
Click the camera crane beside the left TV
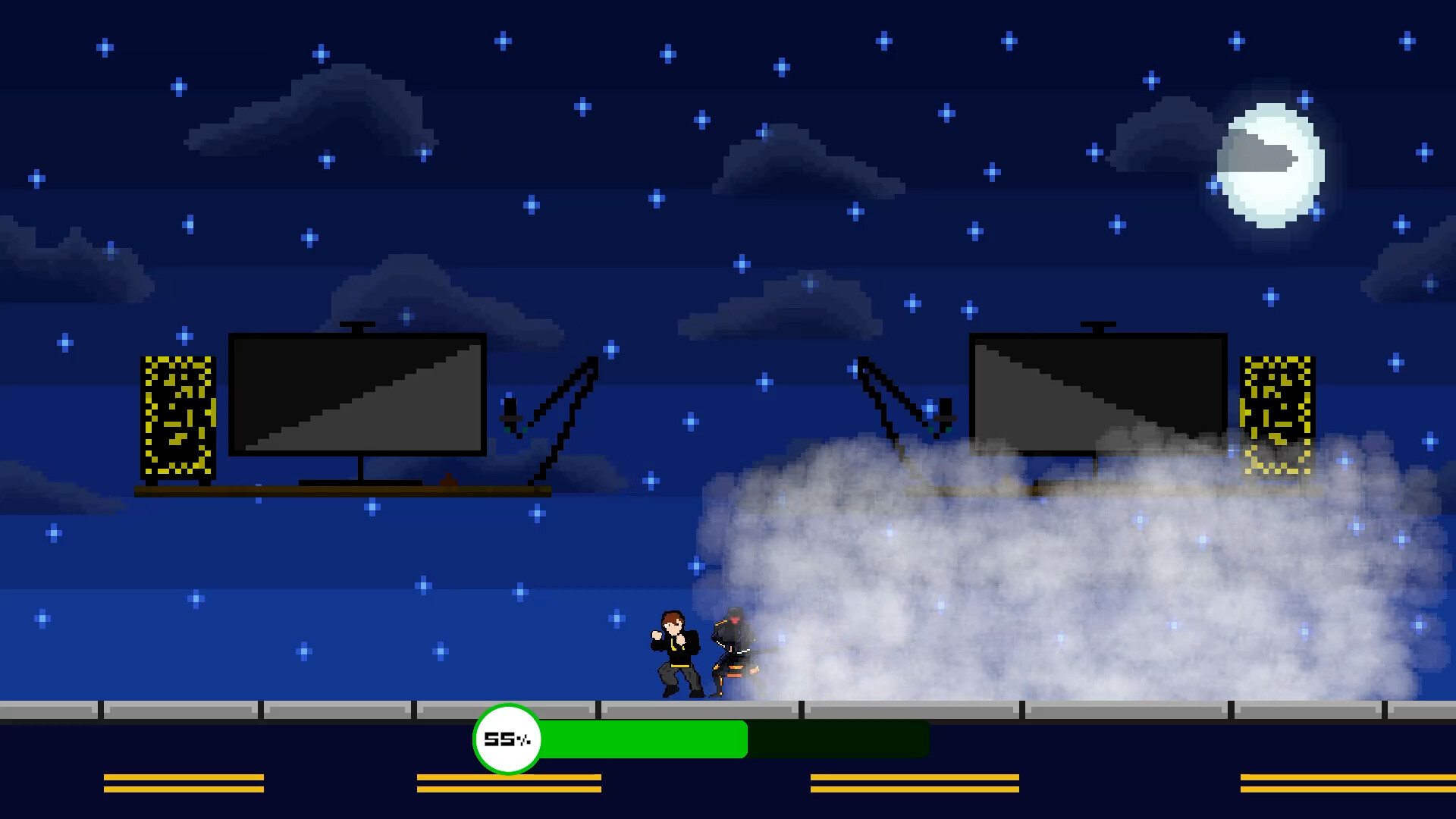554,409
